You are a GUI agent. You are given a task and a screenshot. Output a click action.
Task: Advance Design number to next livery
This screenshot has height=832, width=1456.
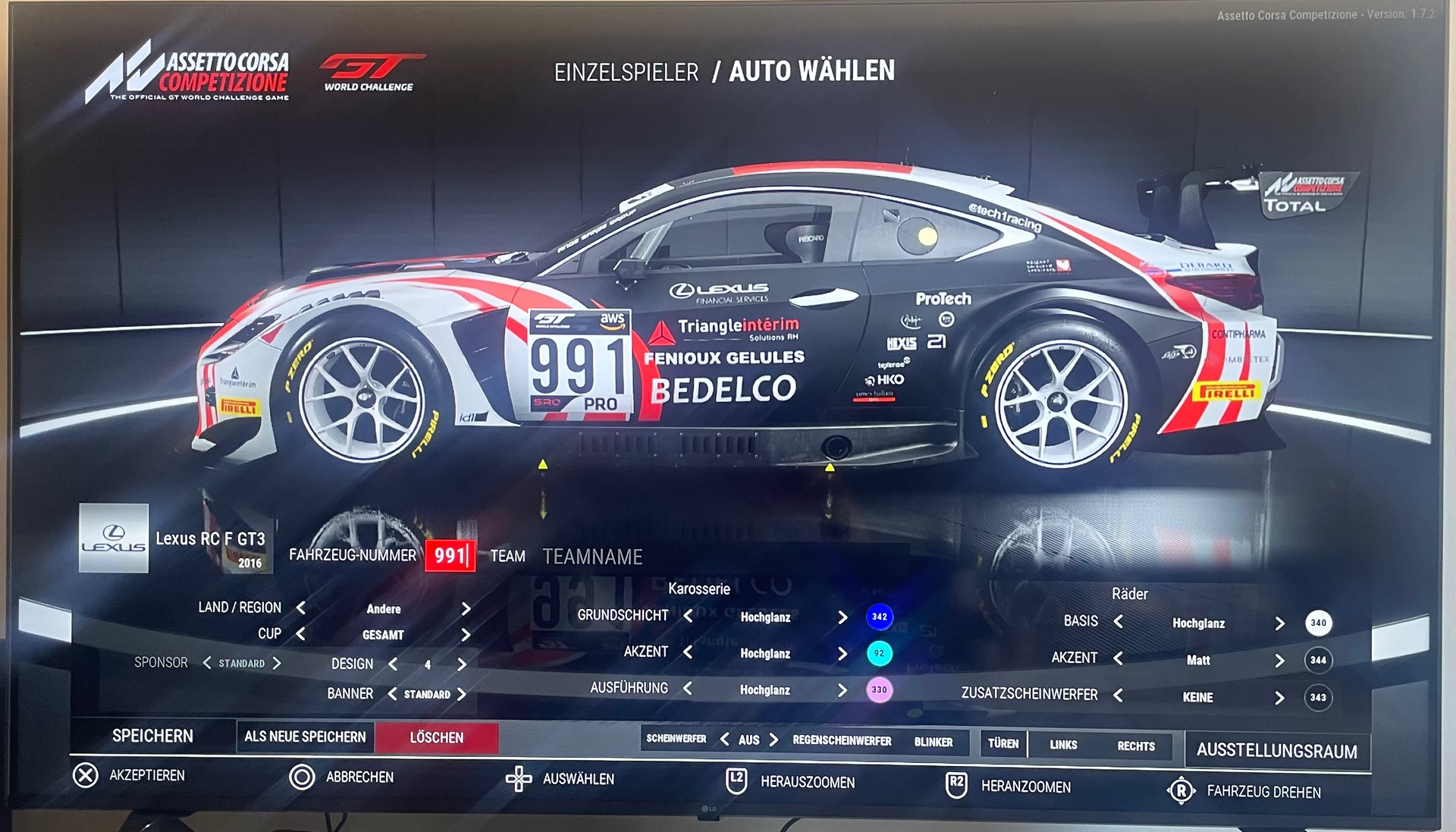(x=462, y=664)
